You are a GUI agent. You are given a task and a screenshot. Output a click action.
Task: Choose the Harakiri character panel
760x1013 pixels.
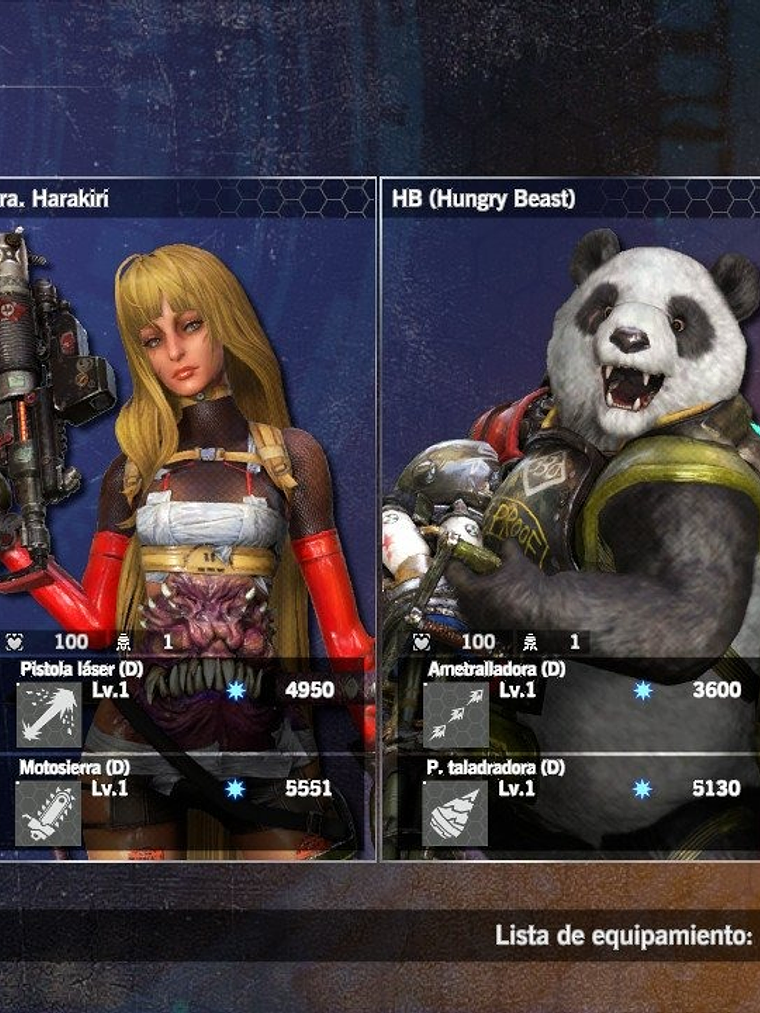coord(190,420)
